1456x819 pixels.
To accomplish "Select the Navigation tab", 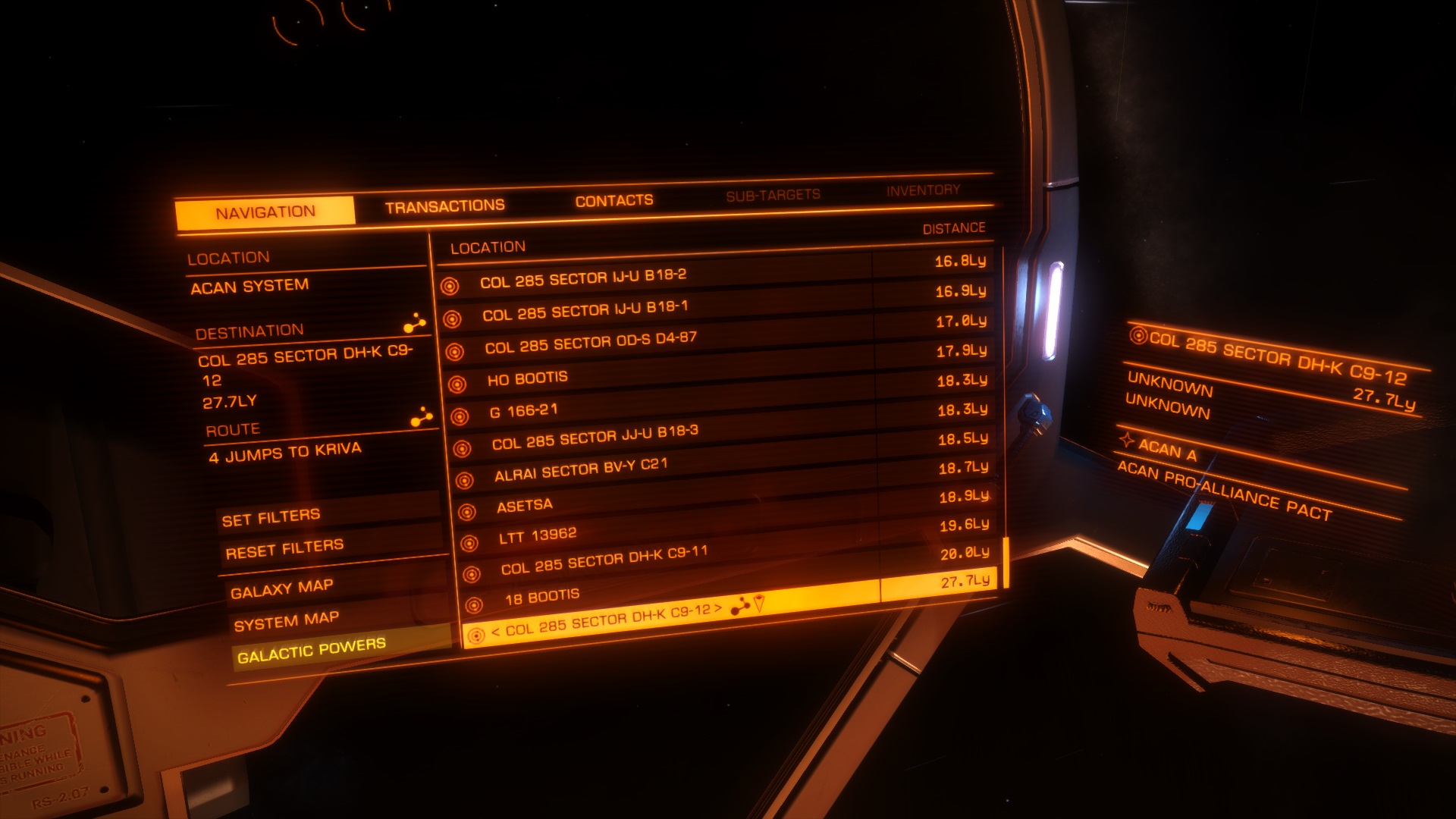I will point(265,213).
